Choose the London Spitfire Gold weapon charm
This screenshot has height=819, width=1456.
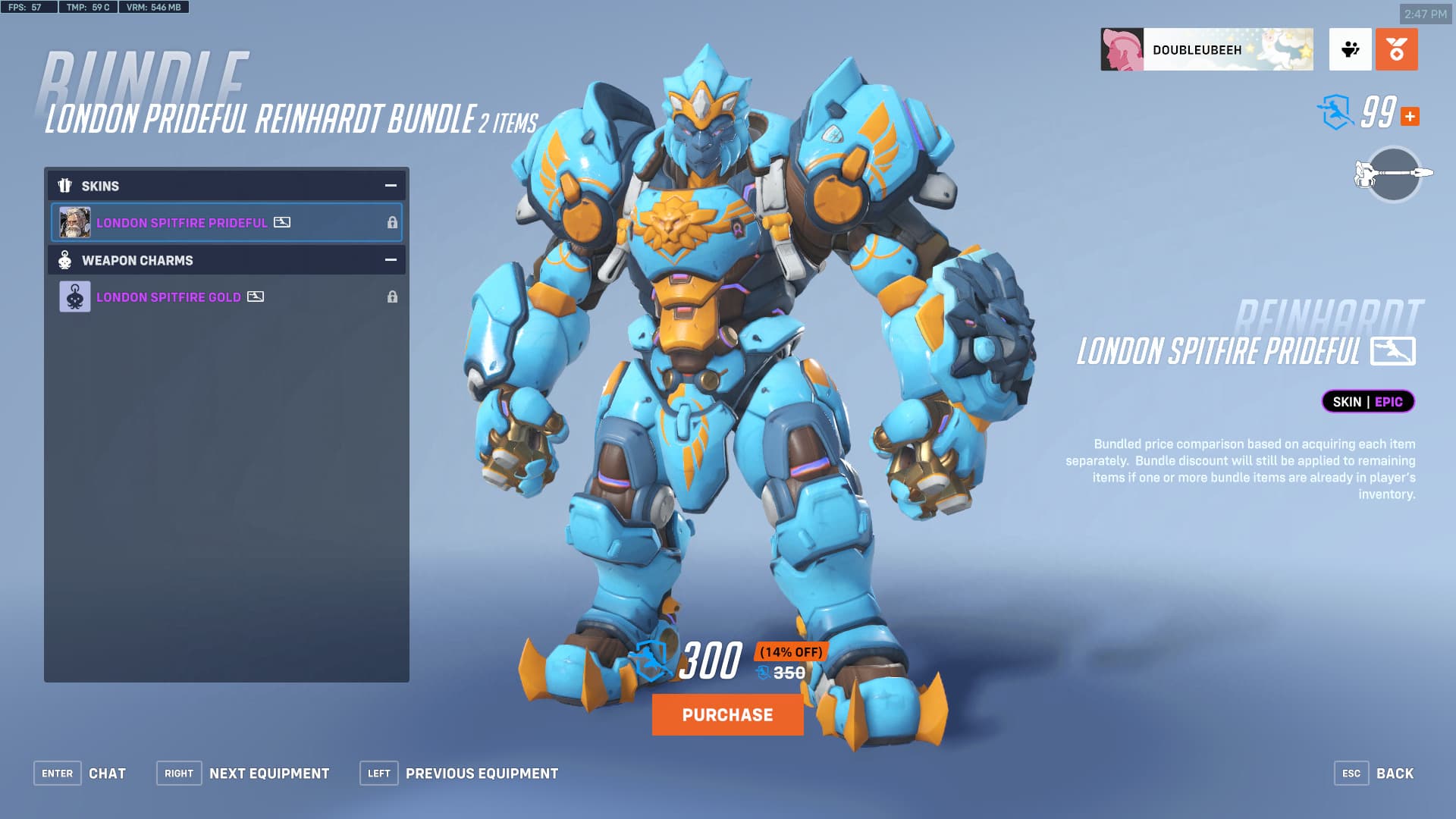(226, 297)
